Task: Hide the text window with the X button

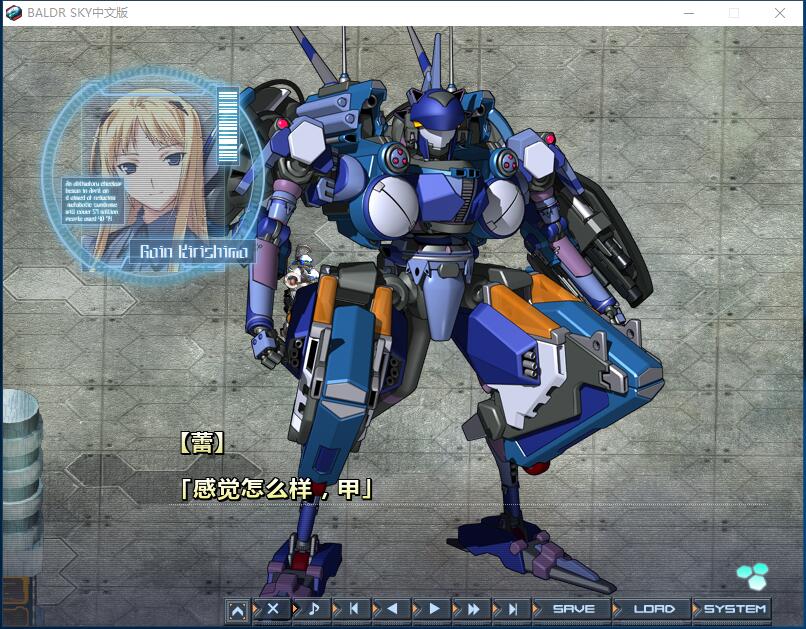Action: (x=273, y=608)
